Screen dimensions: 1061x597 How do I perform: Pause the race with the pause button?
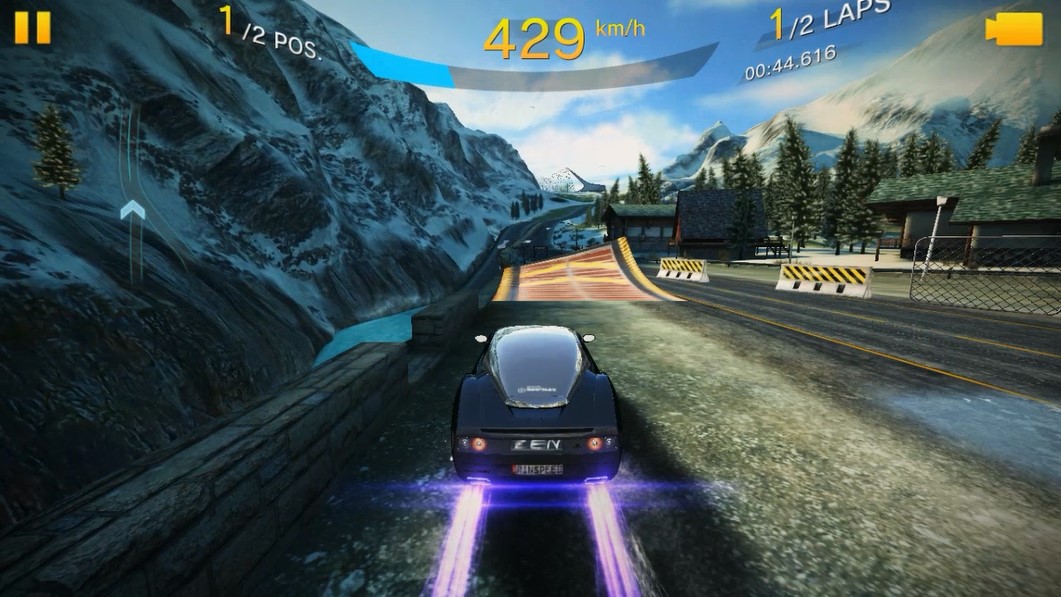click(x=32, y=27)
